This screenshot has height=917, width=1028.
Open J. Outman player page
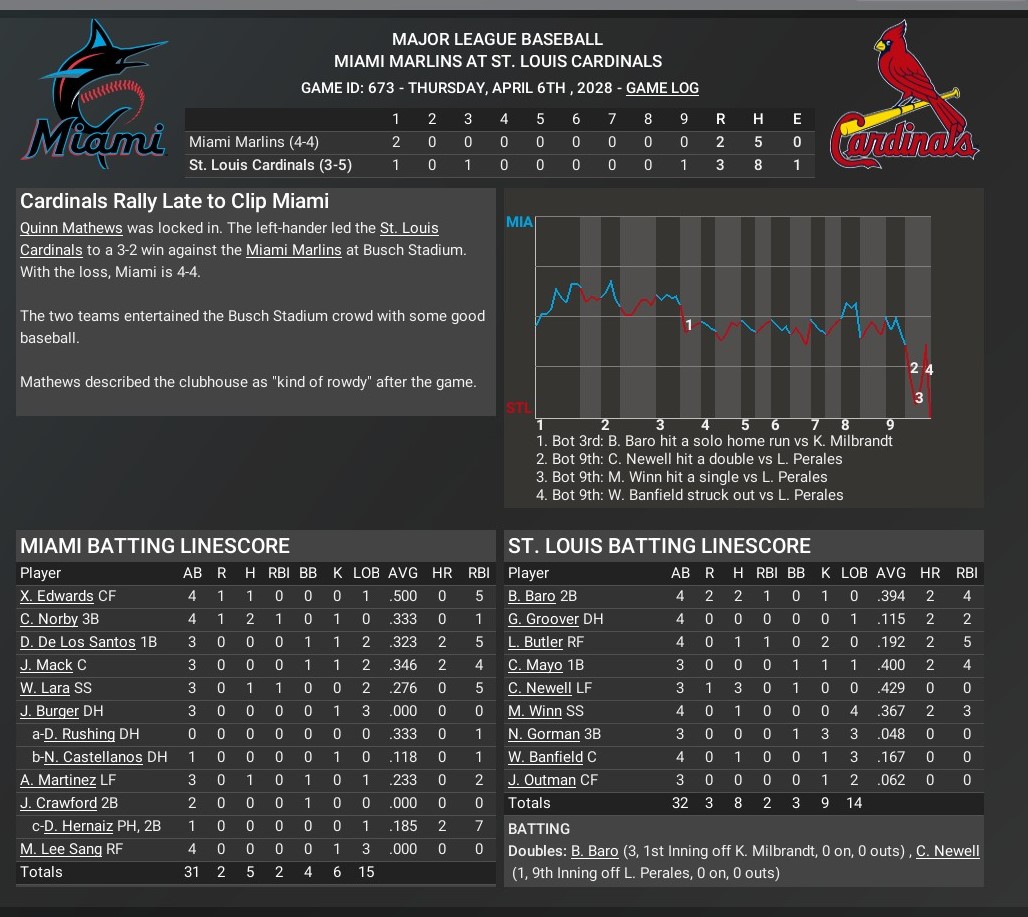(x=542, y=780)
